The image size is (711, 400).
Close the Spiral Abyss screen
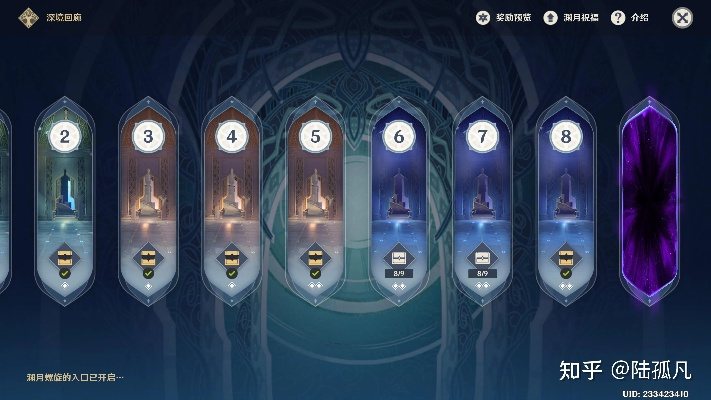coord(682,17)
